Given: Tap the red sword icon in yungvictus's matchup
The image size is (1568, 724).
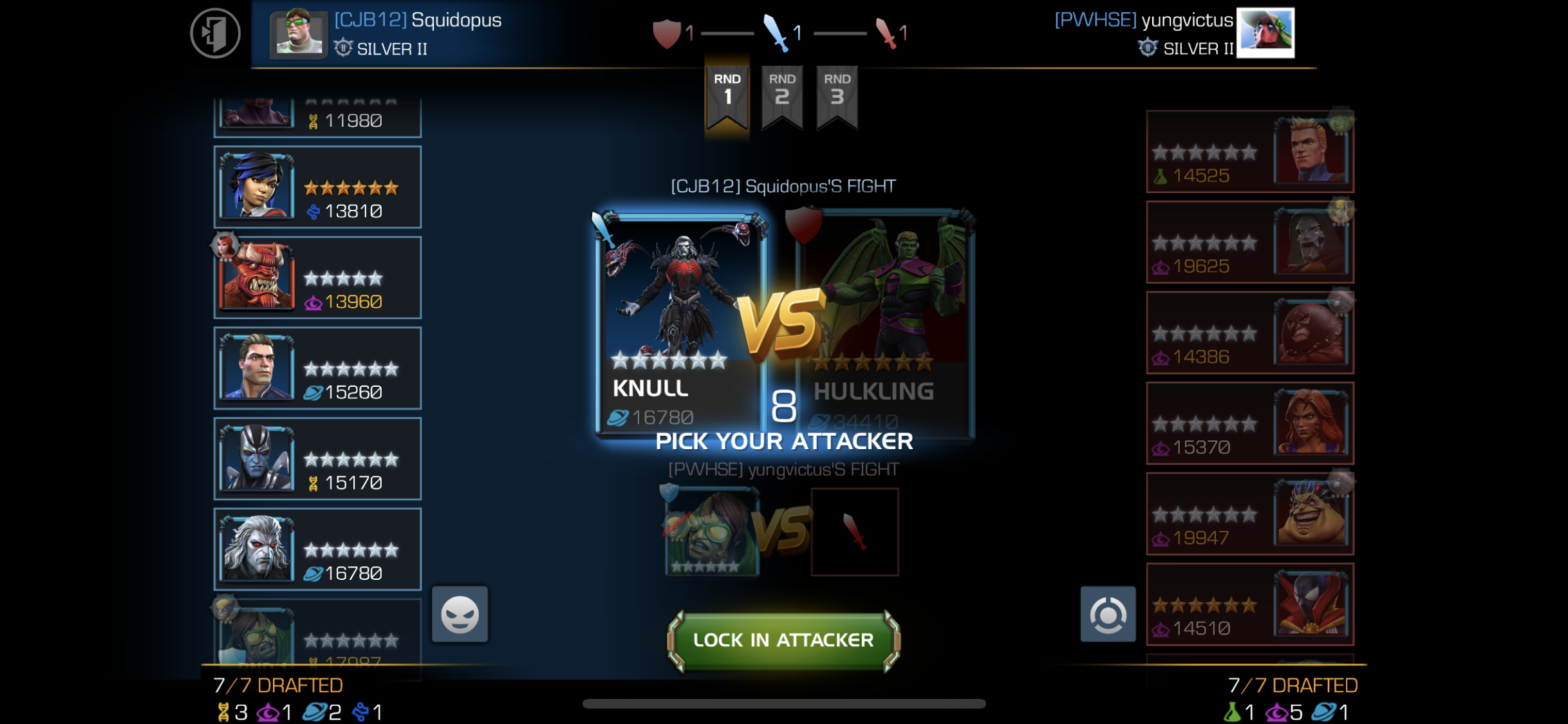Looking at the screenshot, I should pyautogui.click(x=855, y=531).
